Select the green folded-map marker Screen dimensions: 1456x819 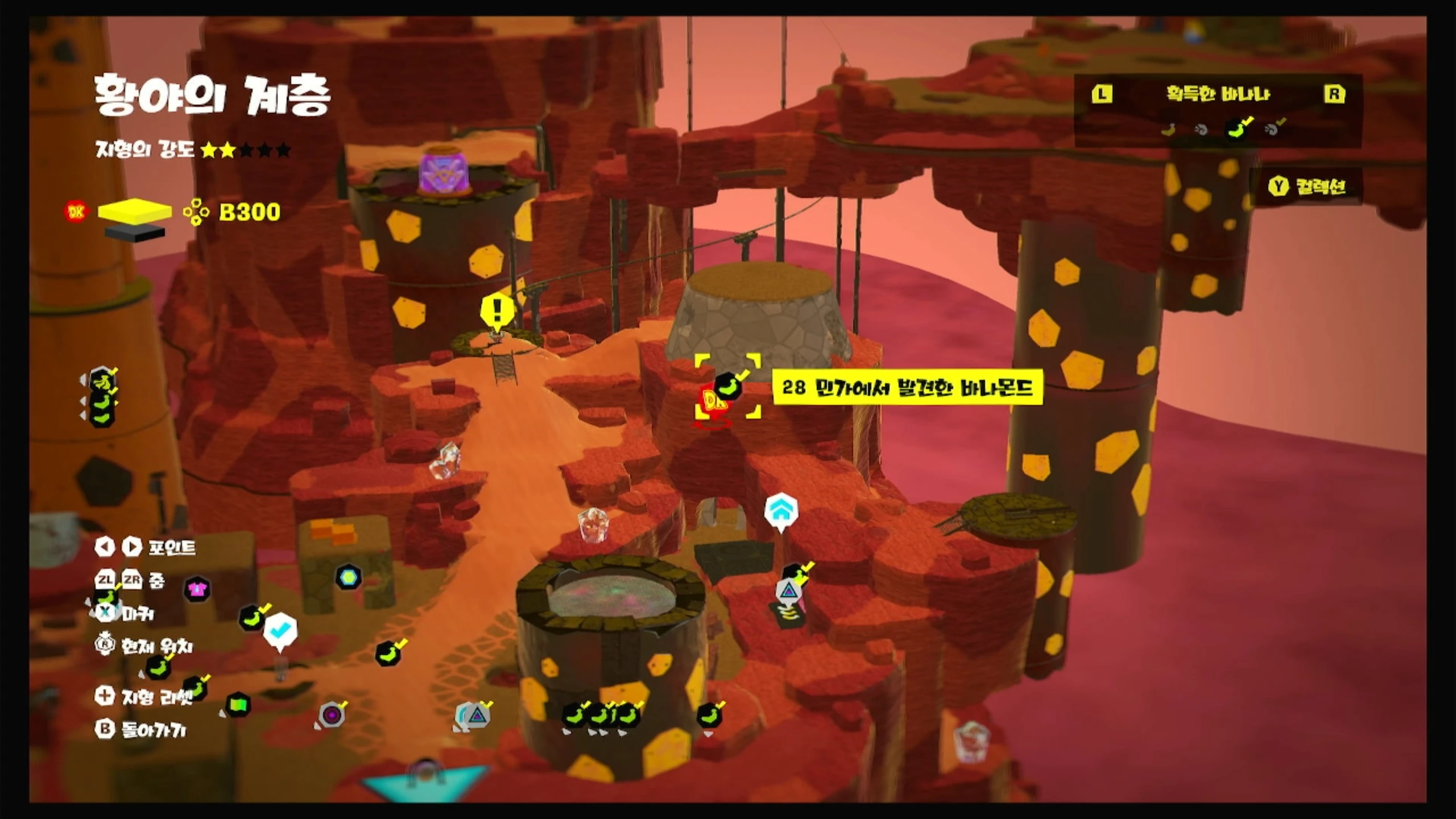tap(238, 705)
